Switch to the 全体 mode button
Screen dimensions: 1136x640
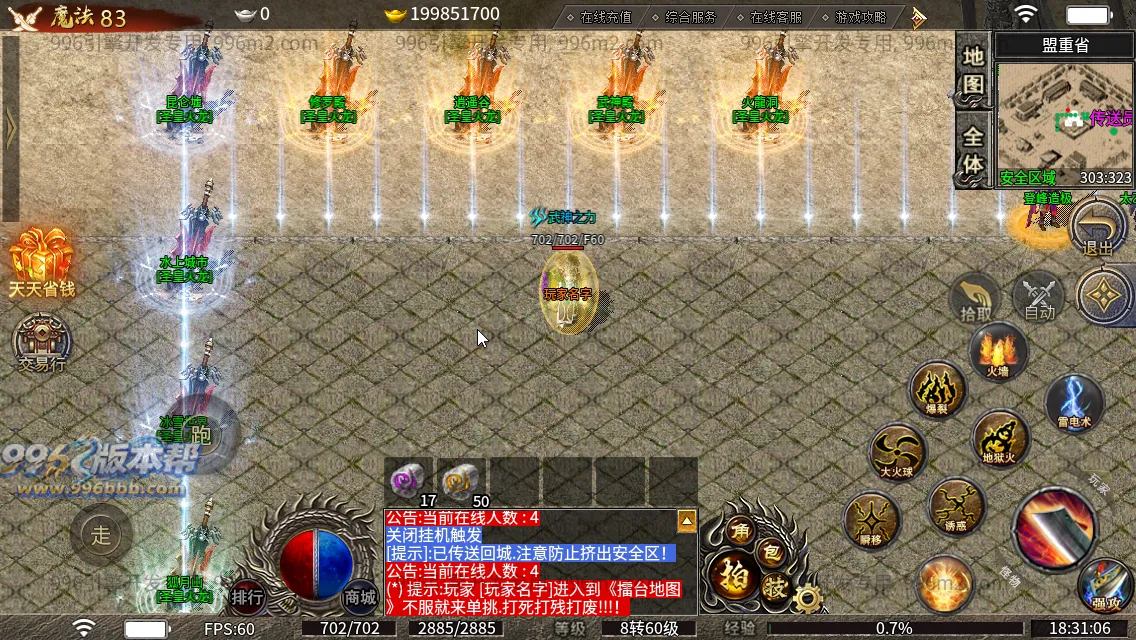(973, 149)
